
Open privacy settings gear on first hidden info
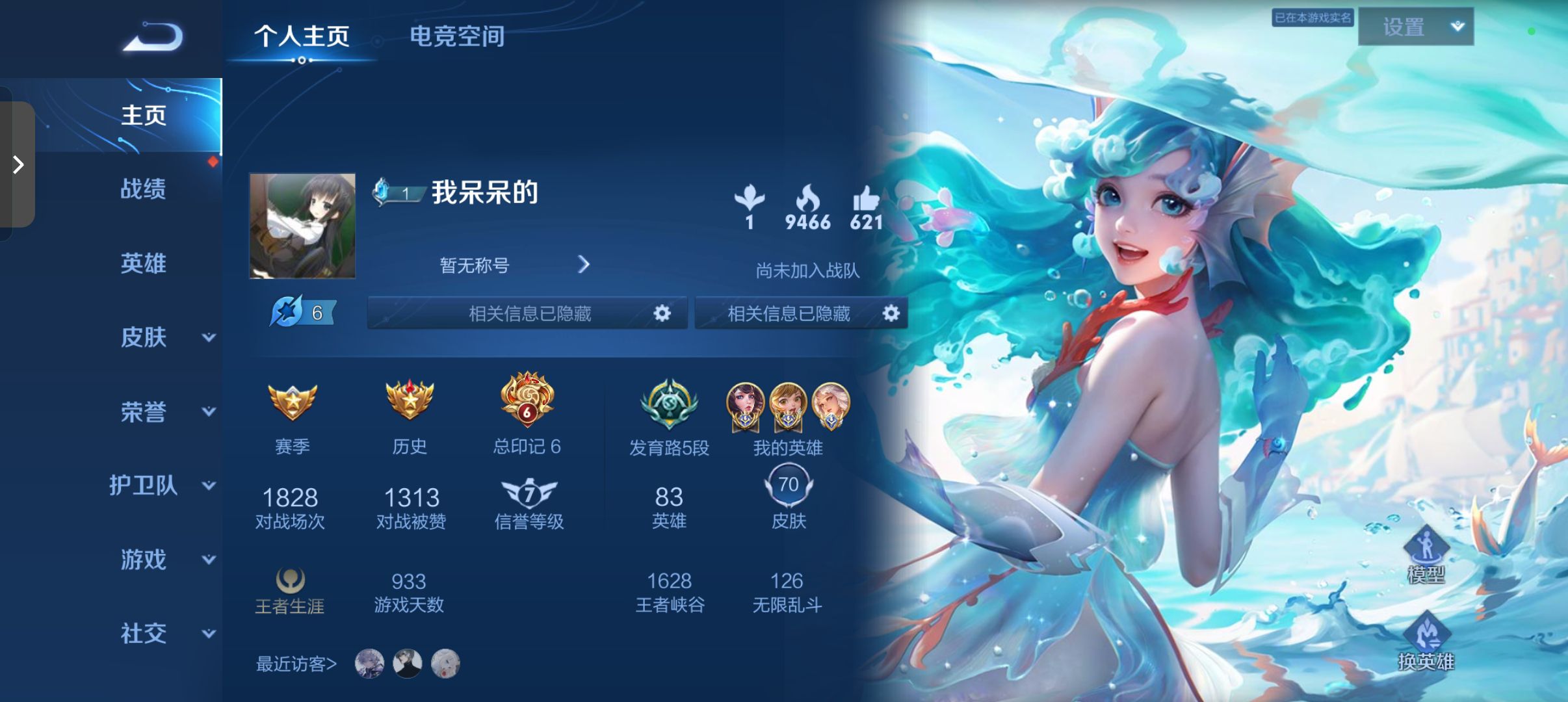tap(662, 313)
